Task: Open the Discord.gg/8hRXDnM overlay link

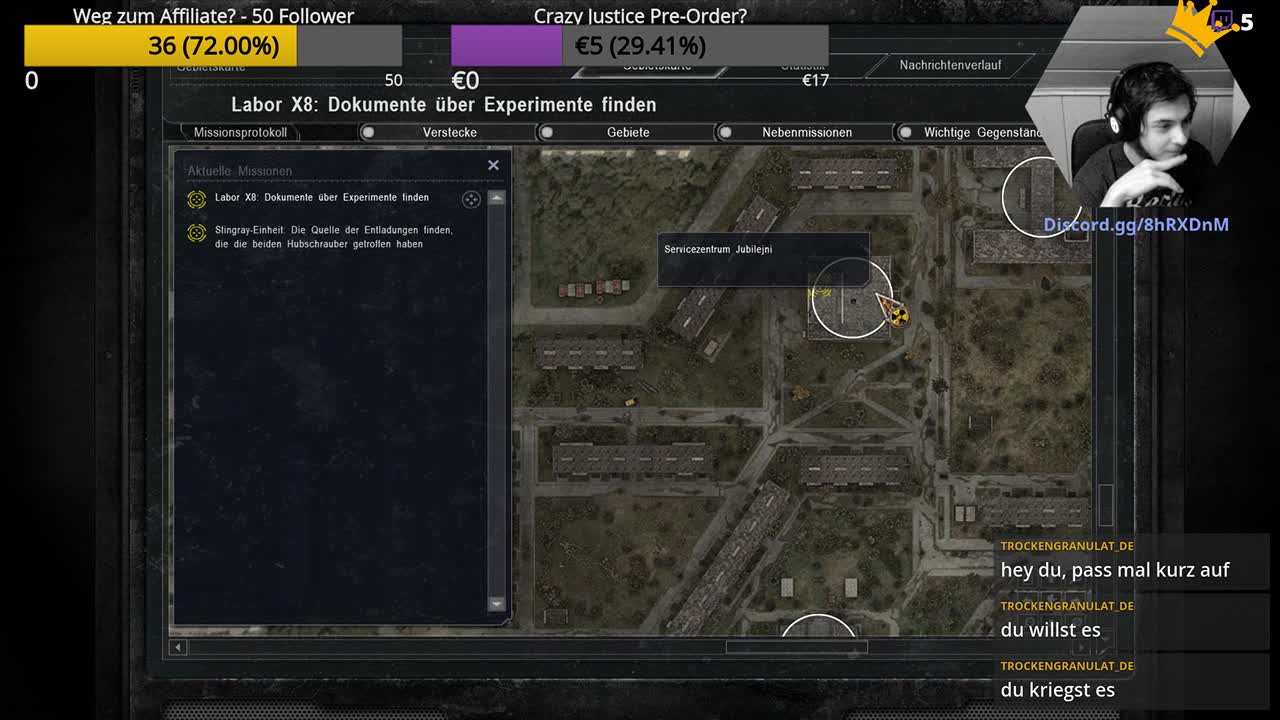Action: [1136, 225]
